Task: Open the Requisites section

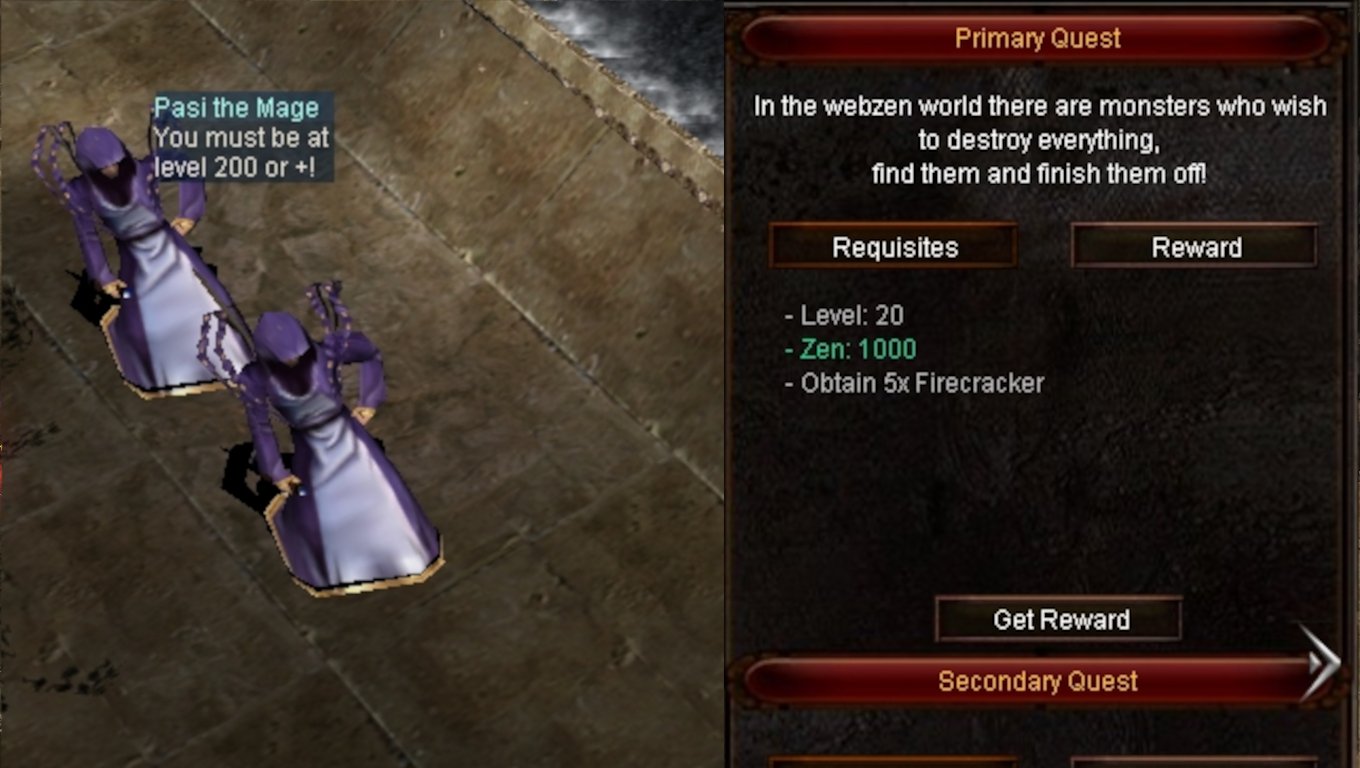Action: point(893,247)
